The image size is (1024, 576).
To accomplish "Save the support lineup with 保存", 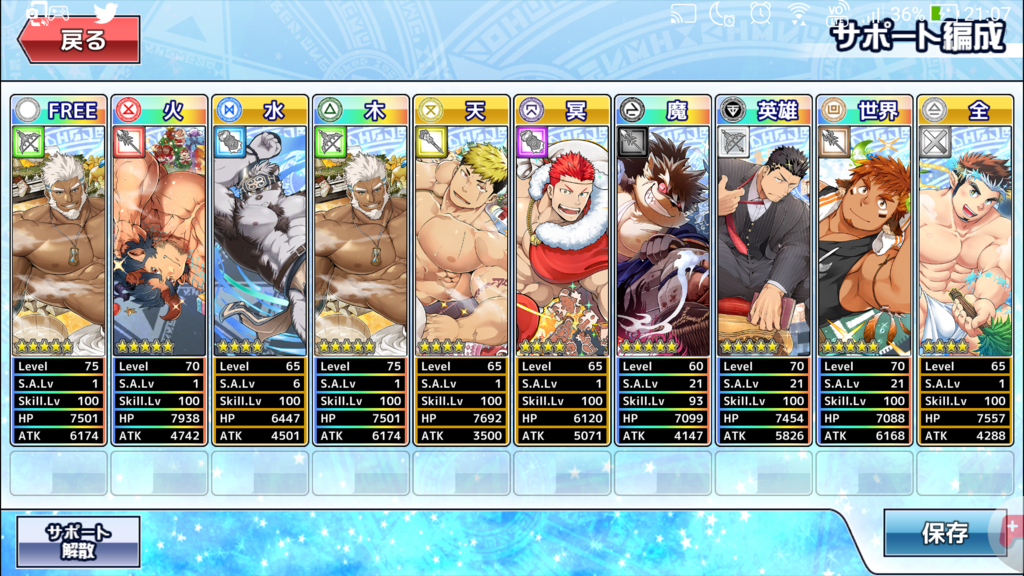I will 943,534.
